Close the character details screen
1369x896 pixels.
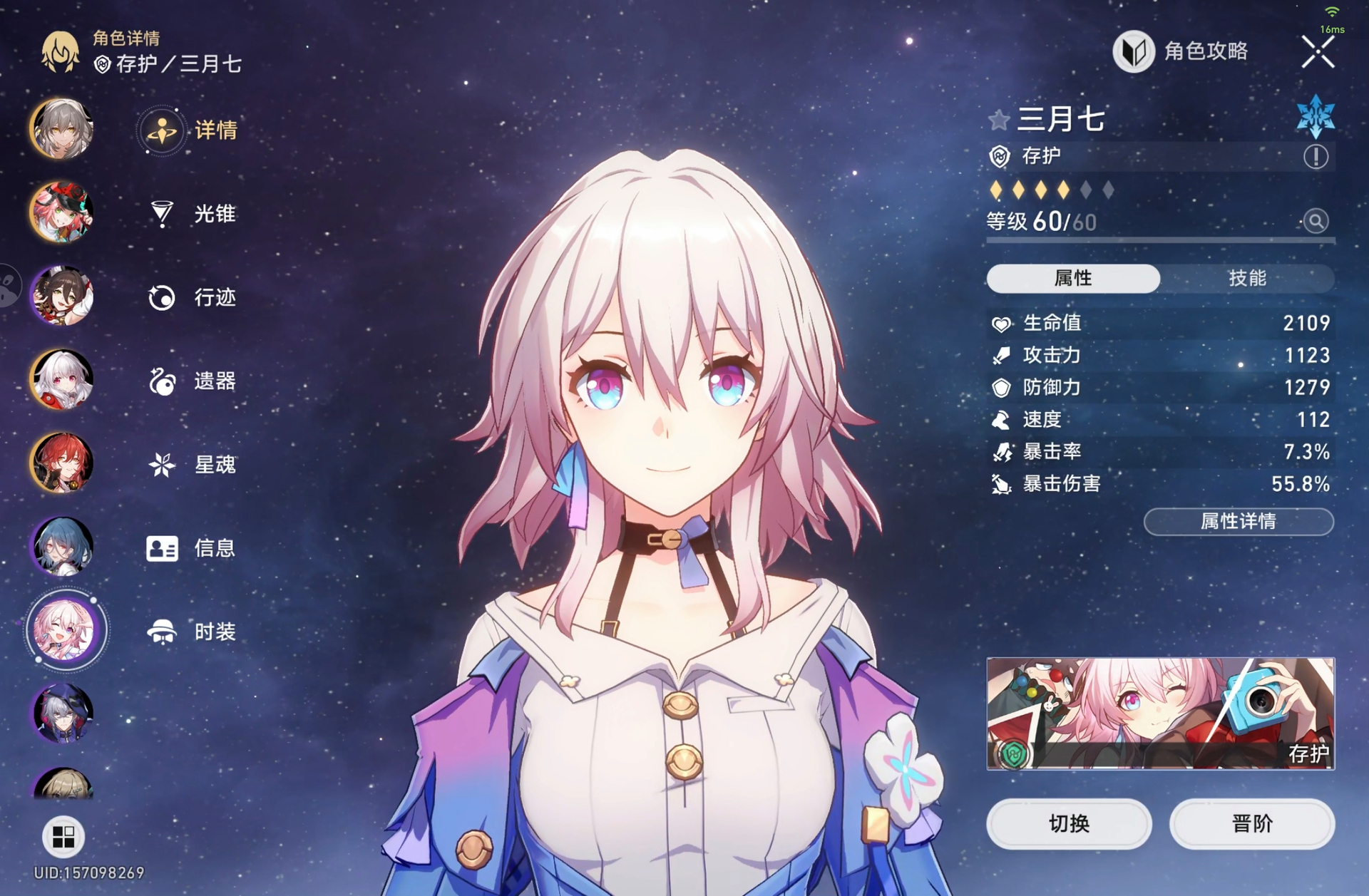pos(1317,52)
